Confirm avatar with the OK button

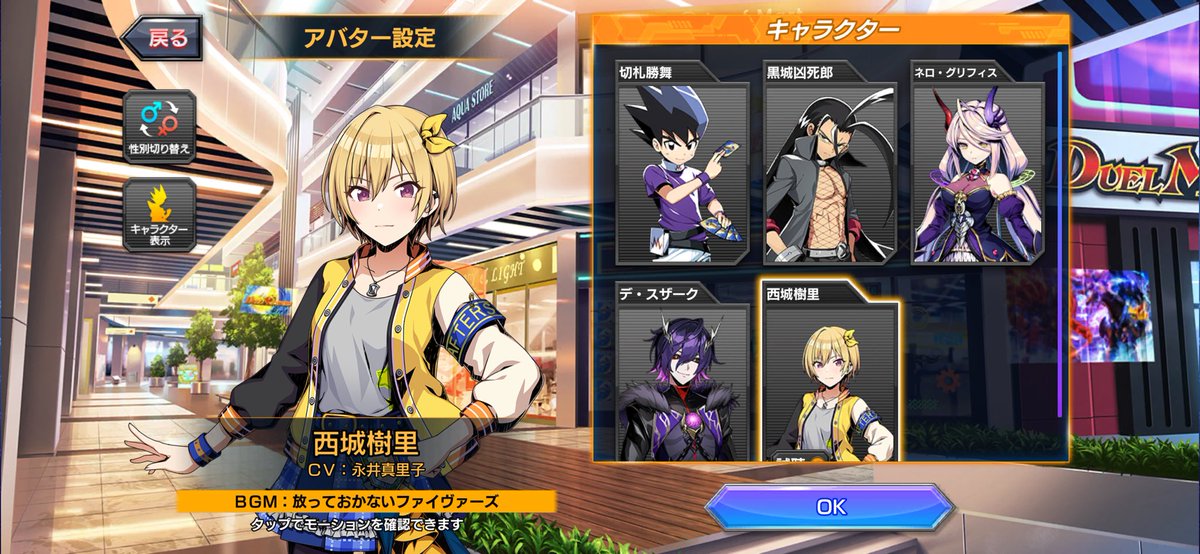pos(830,506)
